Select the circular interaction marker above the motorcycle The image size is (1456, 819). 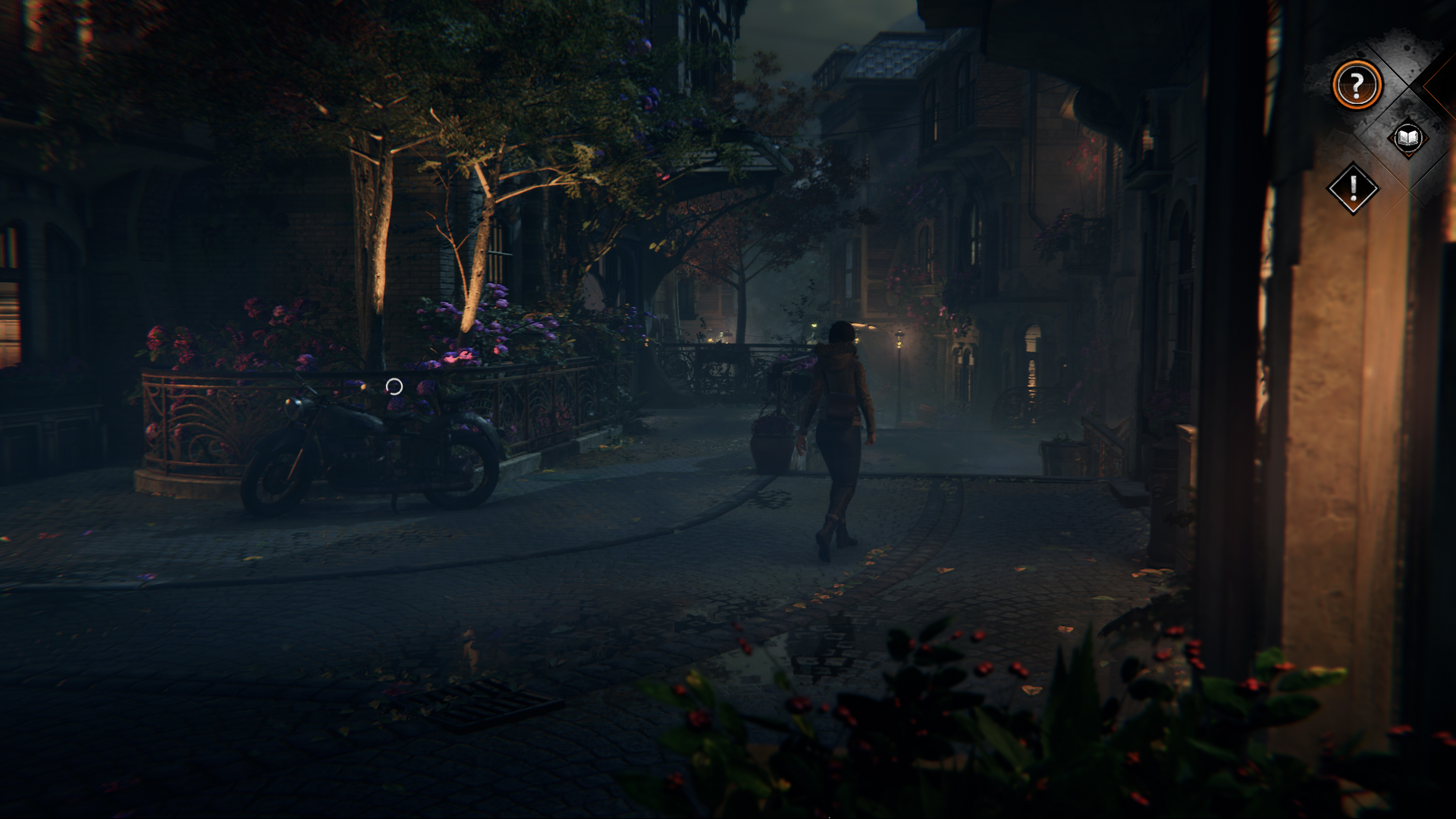tap(394, 387)
